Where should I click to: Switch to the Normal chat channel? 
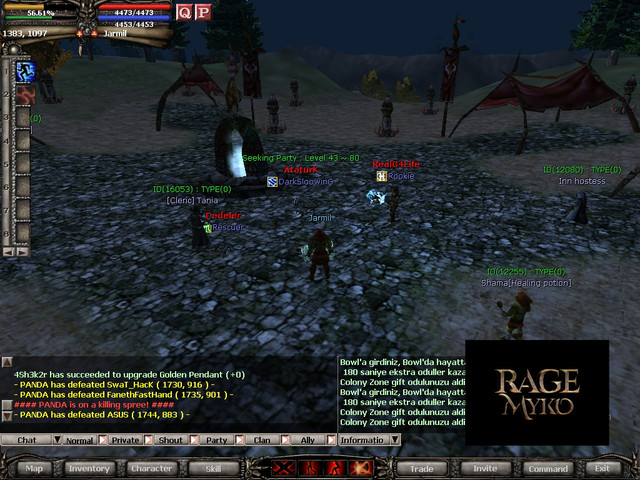click(80, 439)
